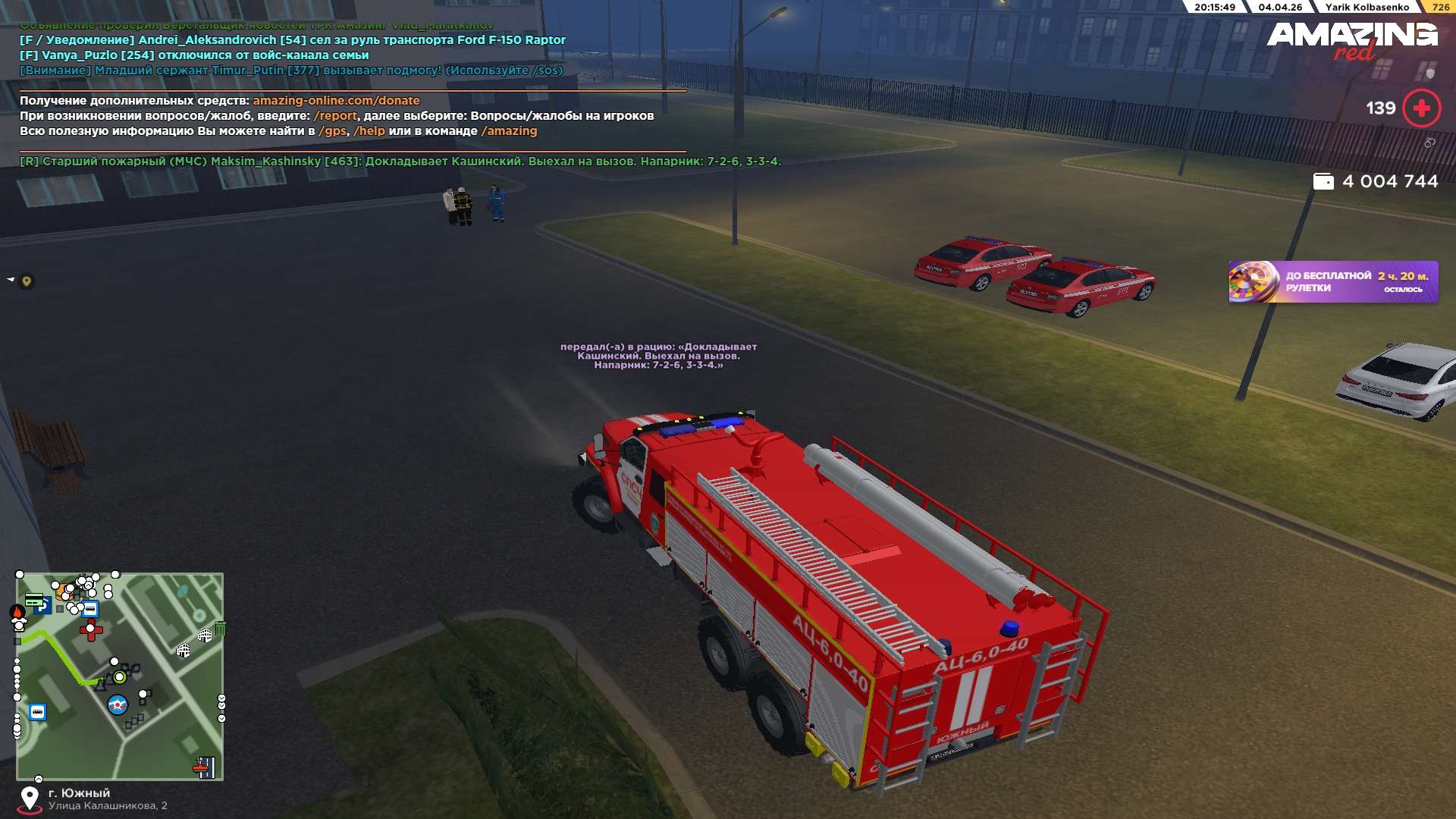Click the /amazing command in chat
This screenshot has width=1456, height=819.
point(509,131)
